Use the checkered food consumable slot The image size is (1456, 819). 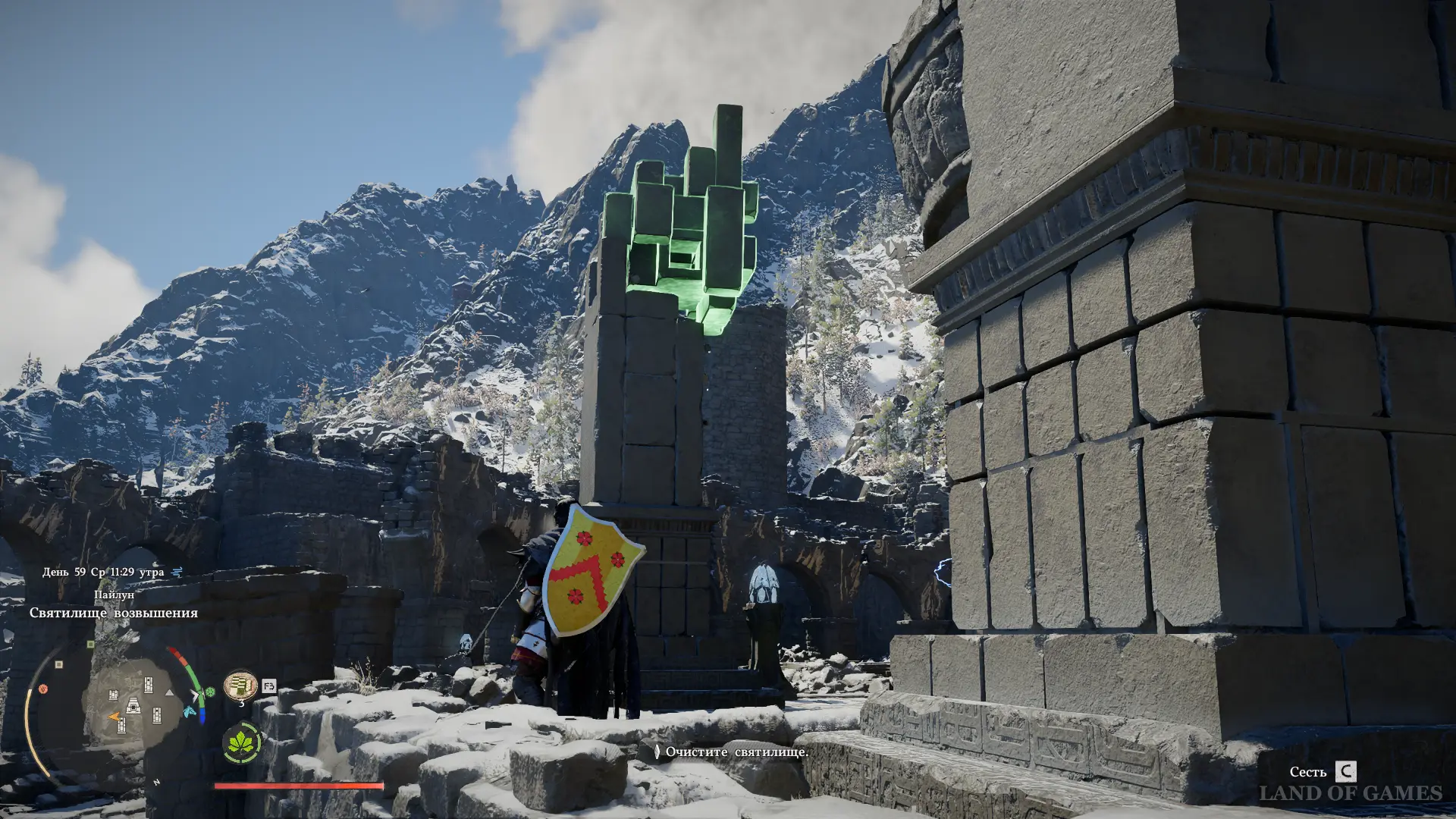click(x=240, y=686)
